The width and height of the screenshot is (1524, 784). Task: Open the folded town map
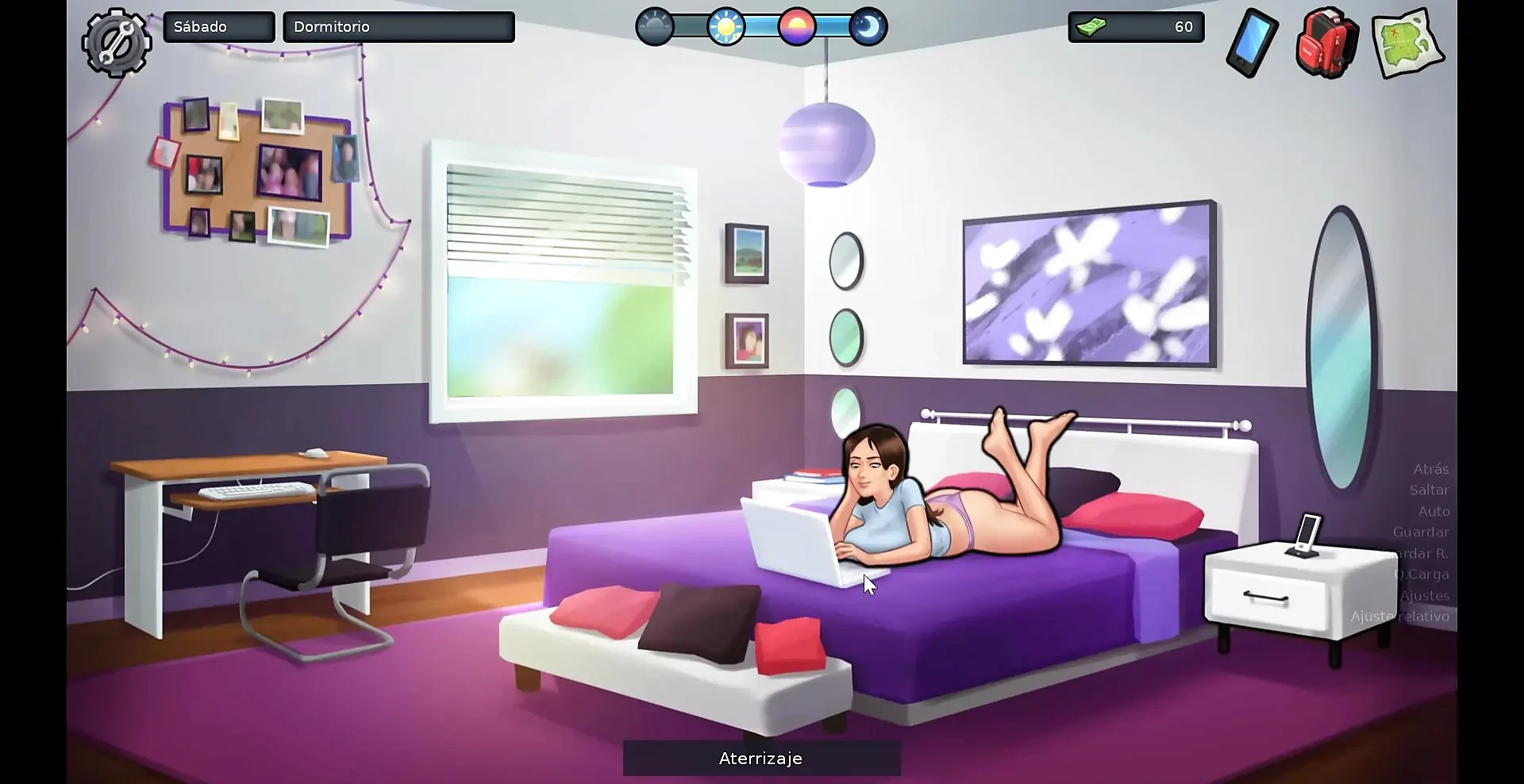(1407, 43)
